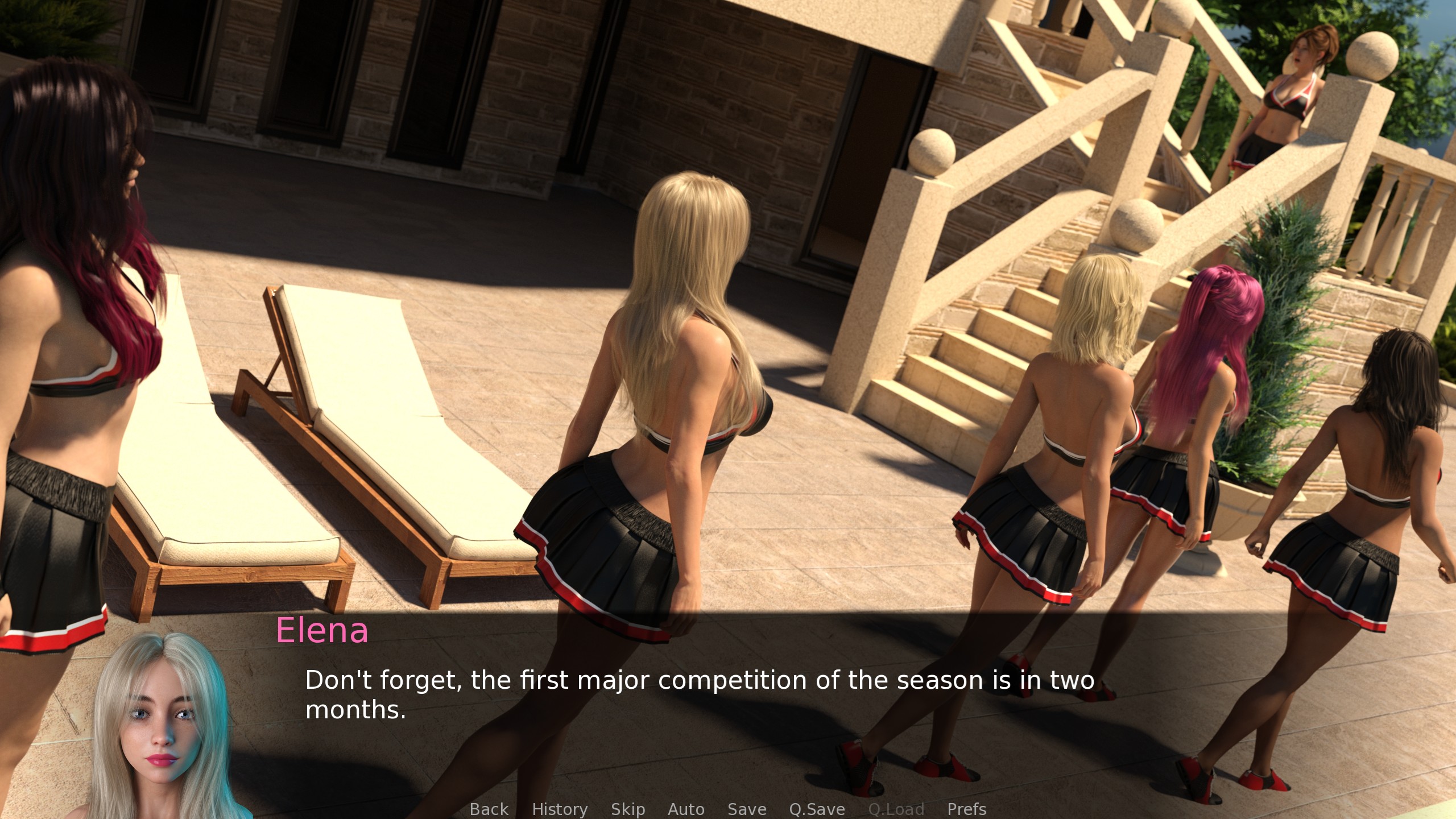Activate Skip mode
Screen dimensions: 1456x819
[x=628, y=809]
